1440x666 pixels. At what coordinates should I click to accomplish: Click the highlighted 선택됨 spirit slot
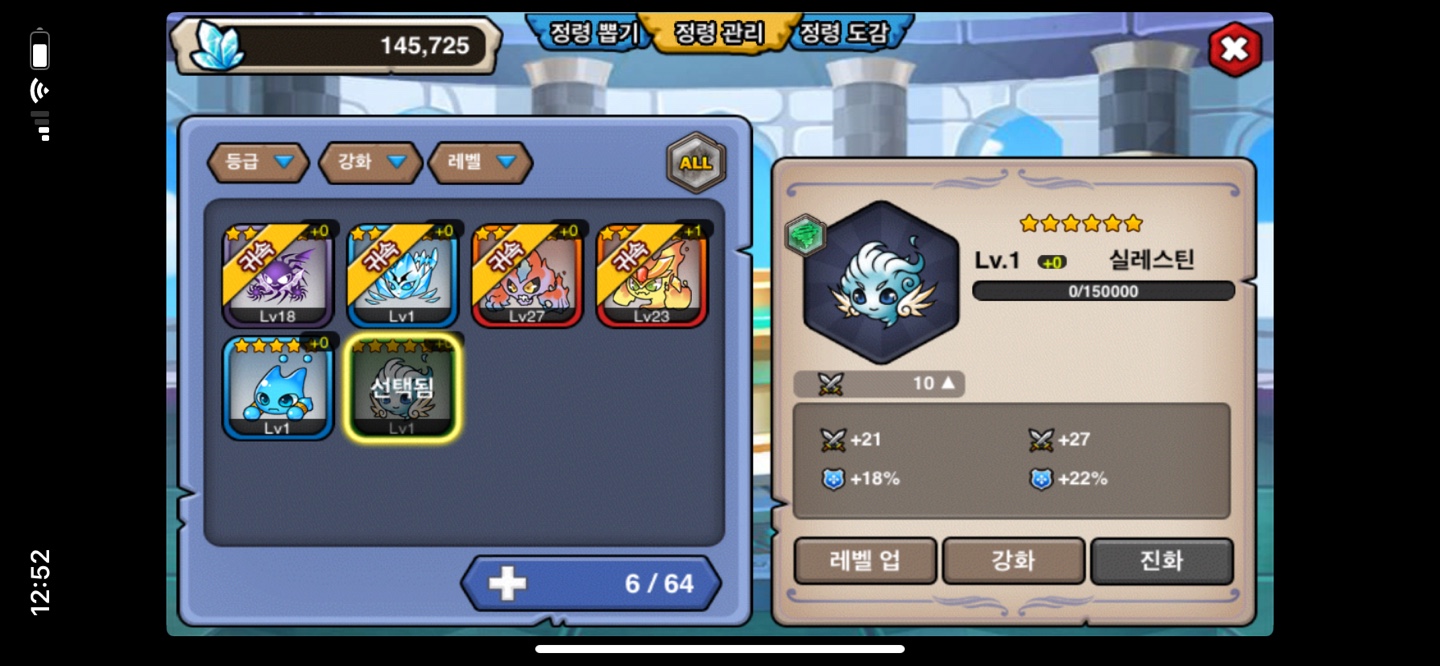click(x=402, y=388)
